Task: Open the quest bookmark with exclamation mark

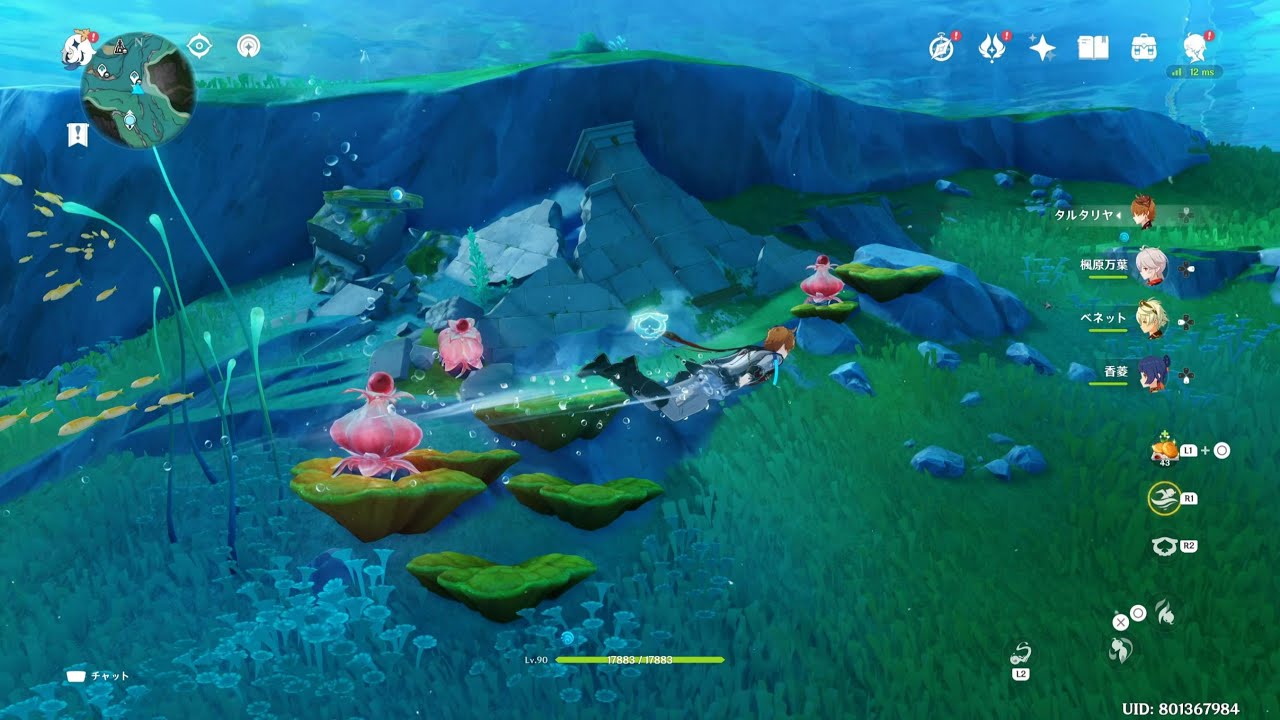Action: 78,135
